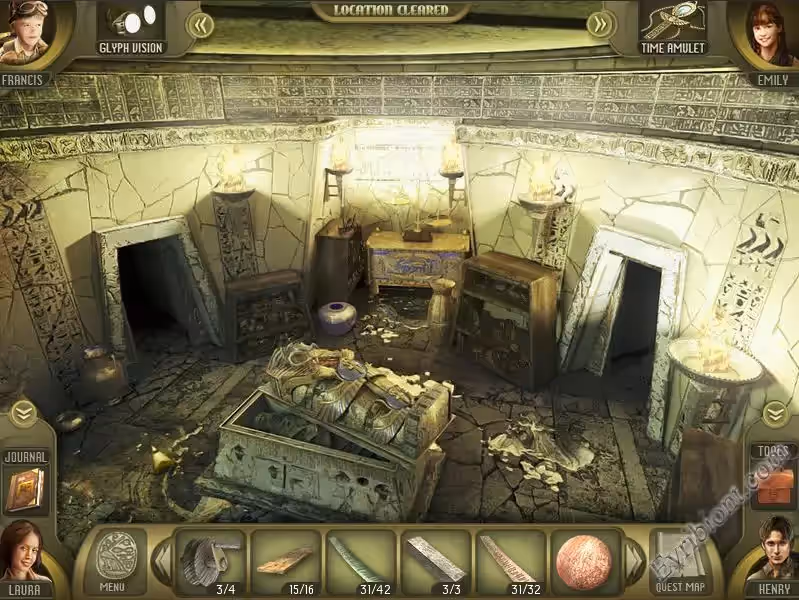The height and width of the screenshot is (600, 799).
Task: Go to next location with right double-arrow
Action: 600,24
